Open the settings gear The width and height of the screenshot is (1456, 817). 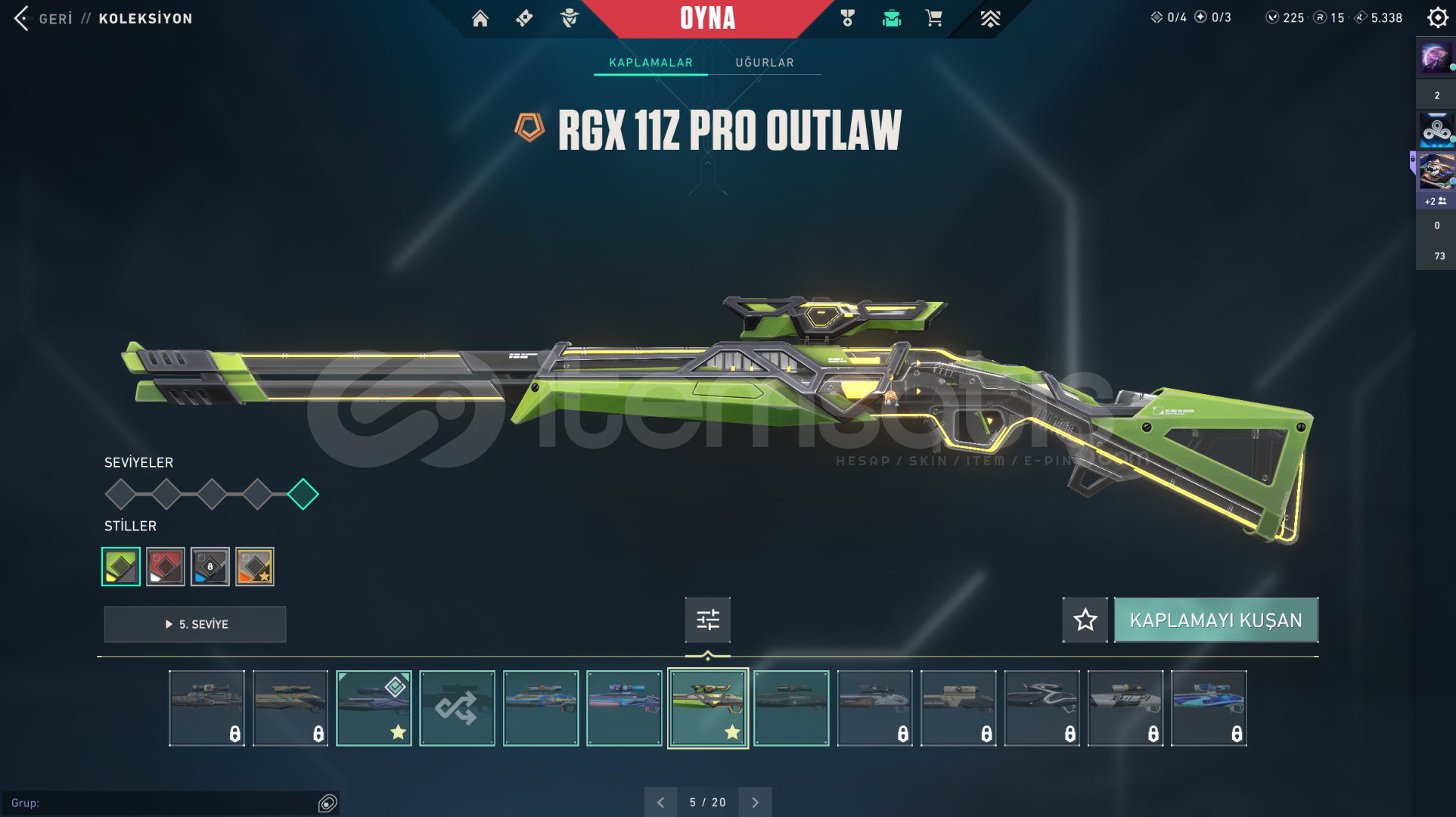(1437, 17)
